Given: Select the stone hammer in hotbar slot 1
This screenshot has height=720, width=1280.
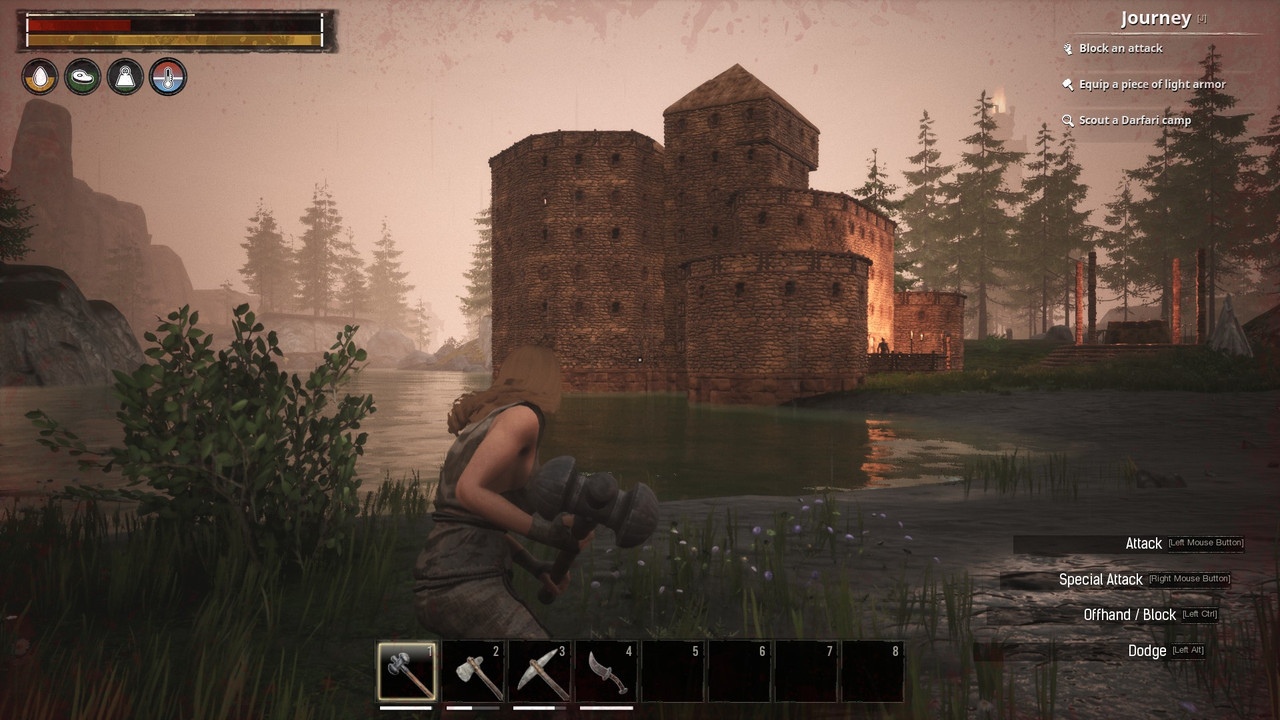Looking at the screenshot, I should tap(407, 671).
